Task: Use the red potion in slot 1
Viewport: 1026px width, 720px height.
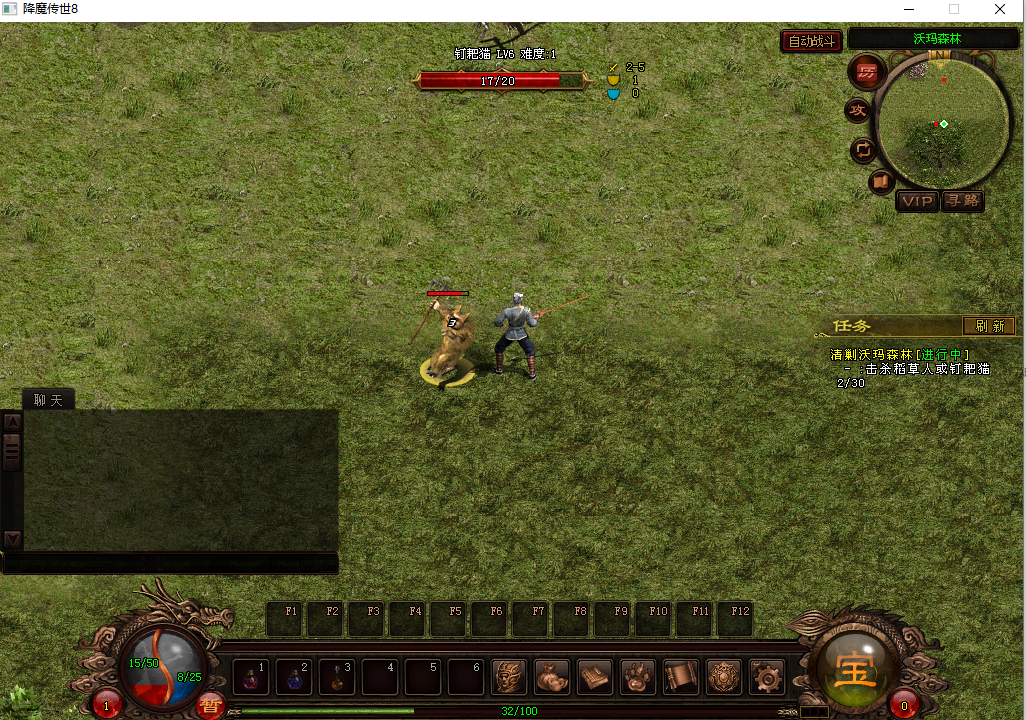Action: (251, 677)
